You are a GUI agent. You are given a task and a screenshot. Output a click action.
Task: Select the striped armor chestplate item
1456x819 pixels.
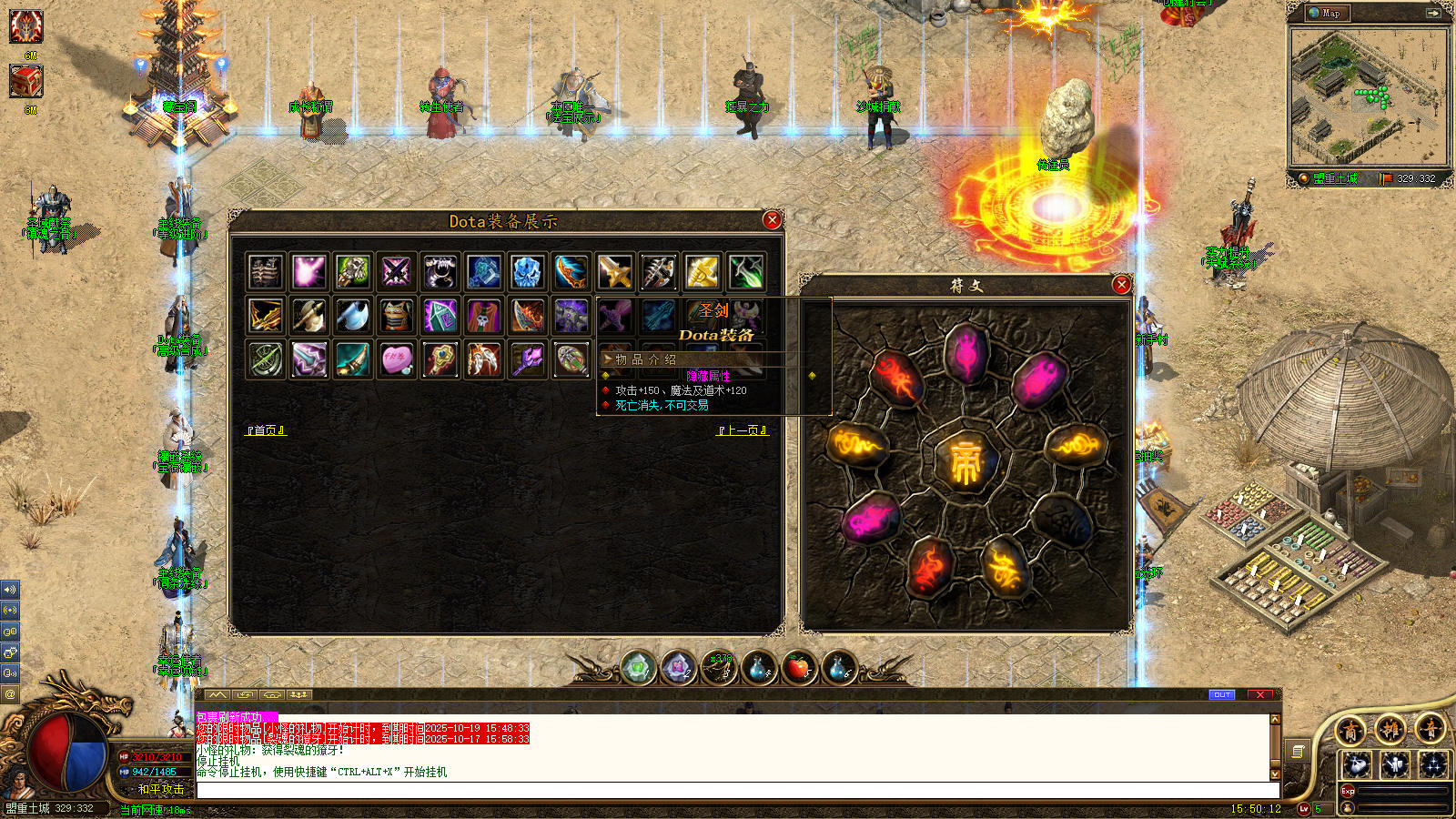(x=396, y=316)
